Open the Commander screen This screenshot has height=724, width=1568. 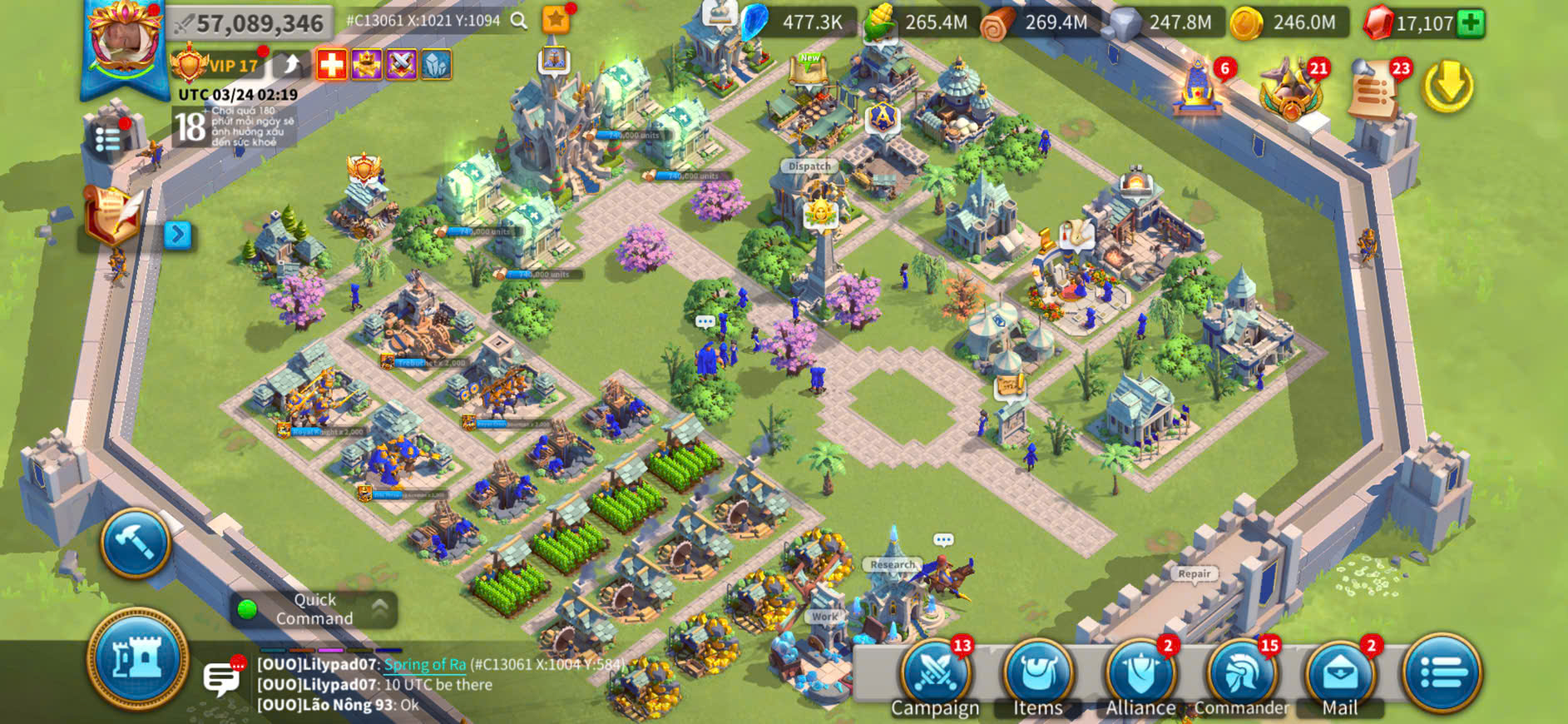pyautogui.click(x=1241, y=674)
